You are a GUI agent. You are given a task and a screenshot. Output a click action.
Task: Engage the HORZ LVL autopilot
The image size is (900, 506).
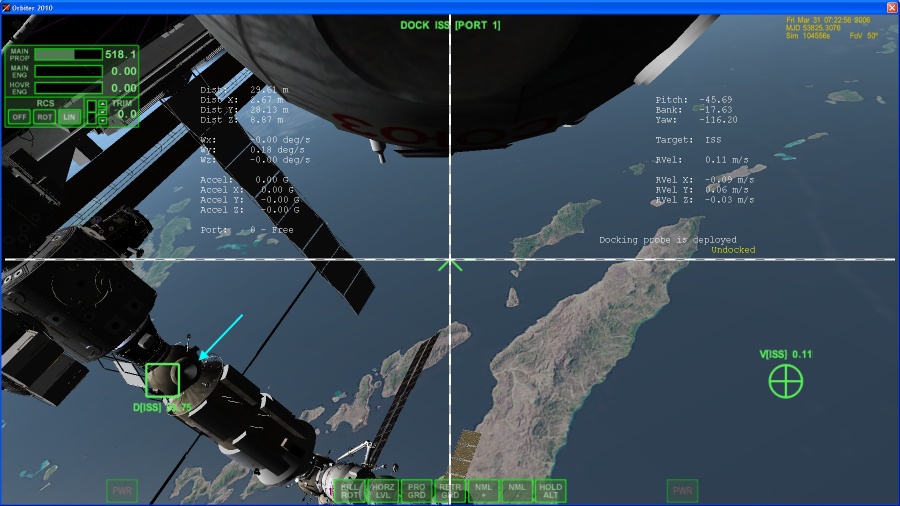(x=383, y=490)
